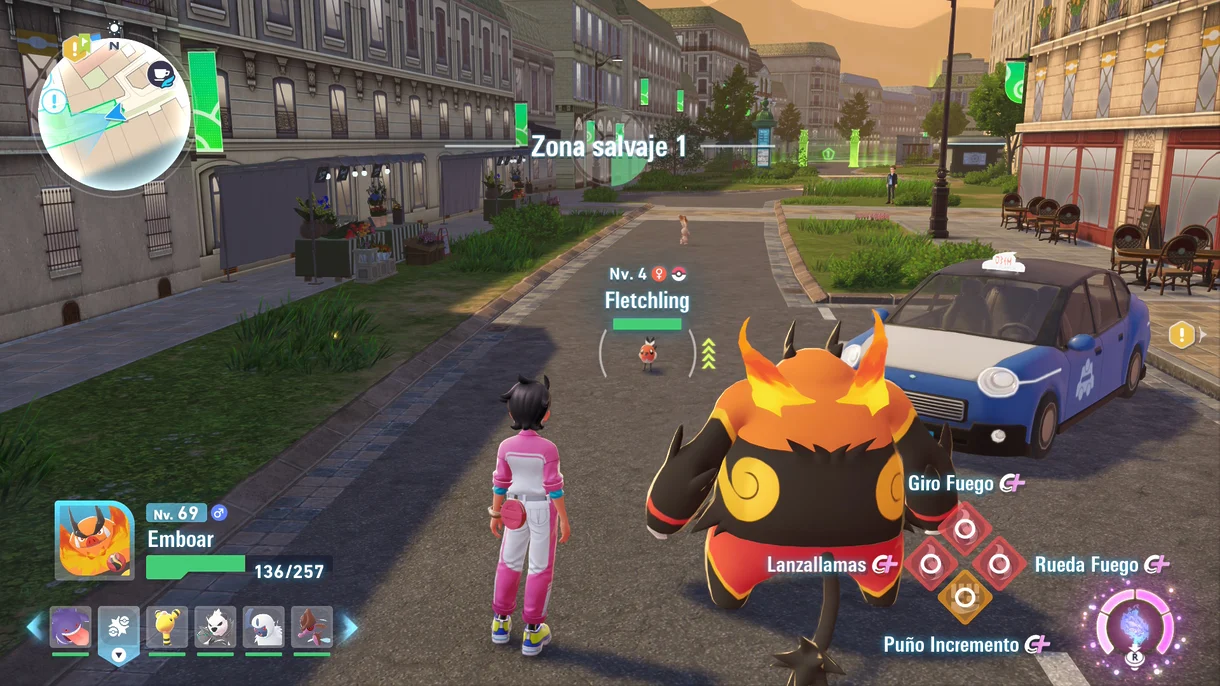Select the orange exclamation alert at screen edge
1220x686 pixels.
point(1182,334)
